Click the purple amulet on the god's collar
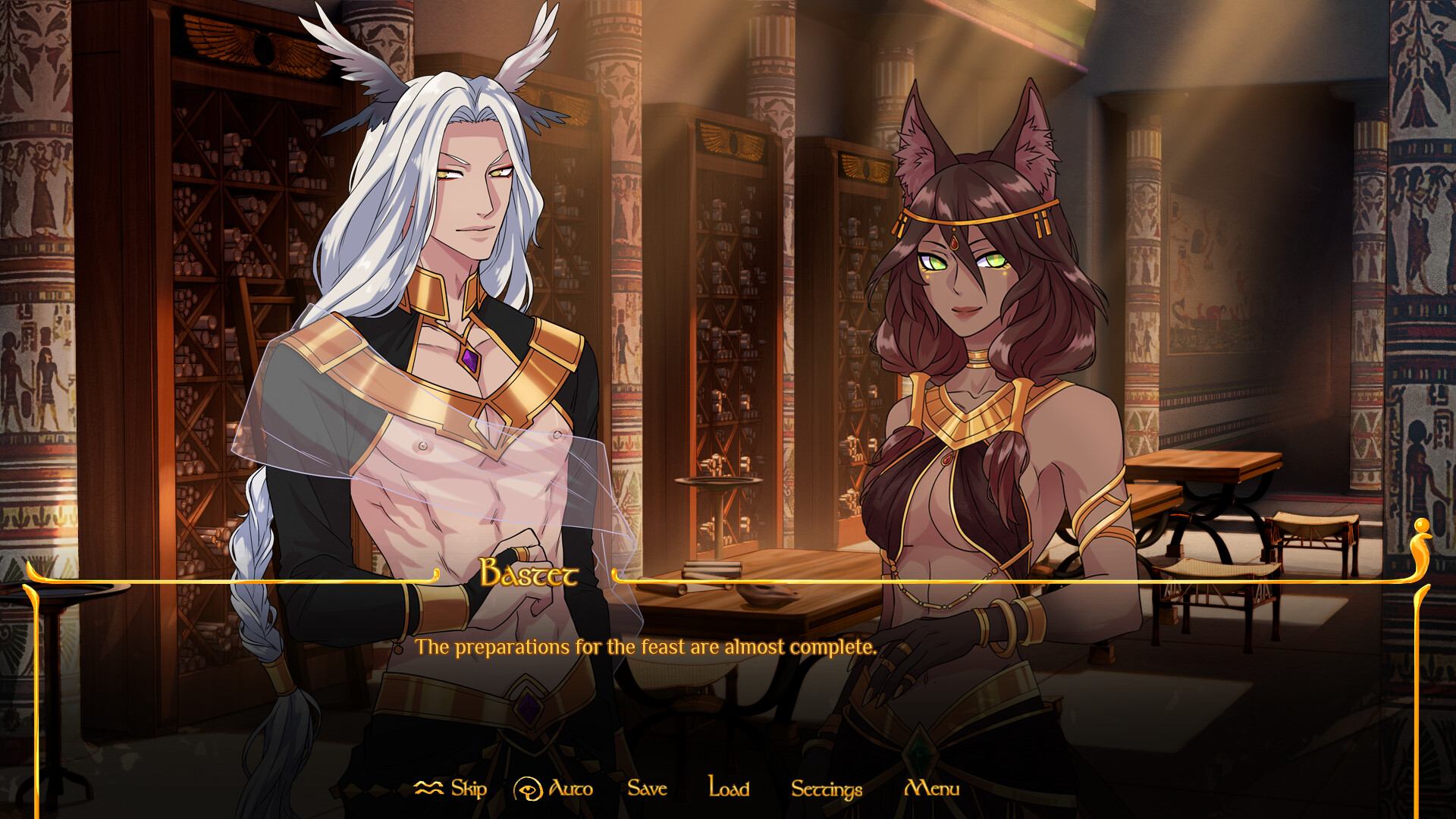Image resolution: width=1456 pixels, height=819 pixels. point(469,362)
